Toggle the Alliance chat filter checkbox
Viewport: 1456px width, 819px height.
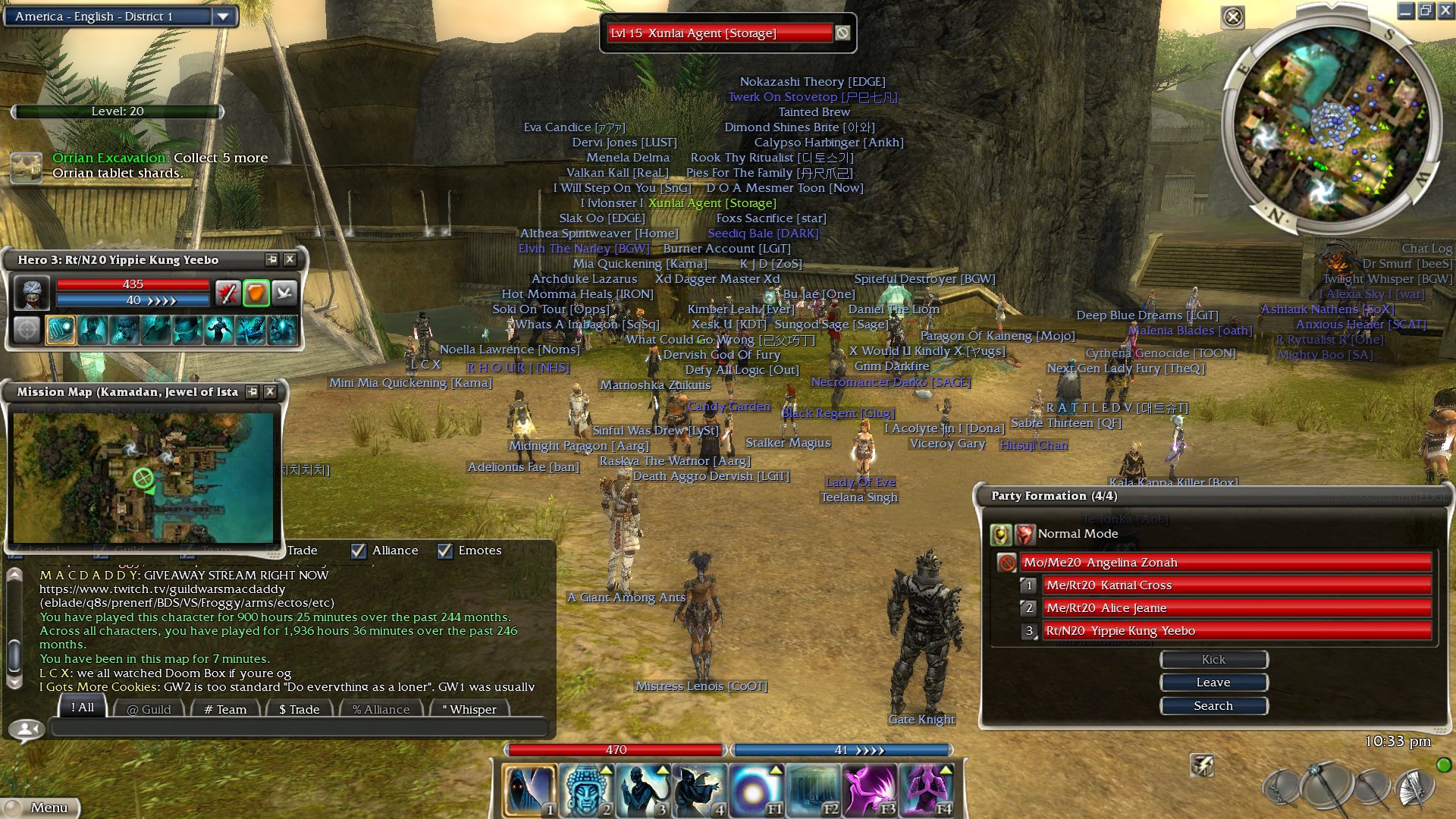tap(359, 551)
